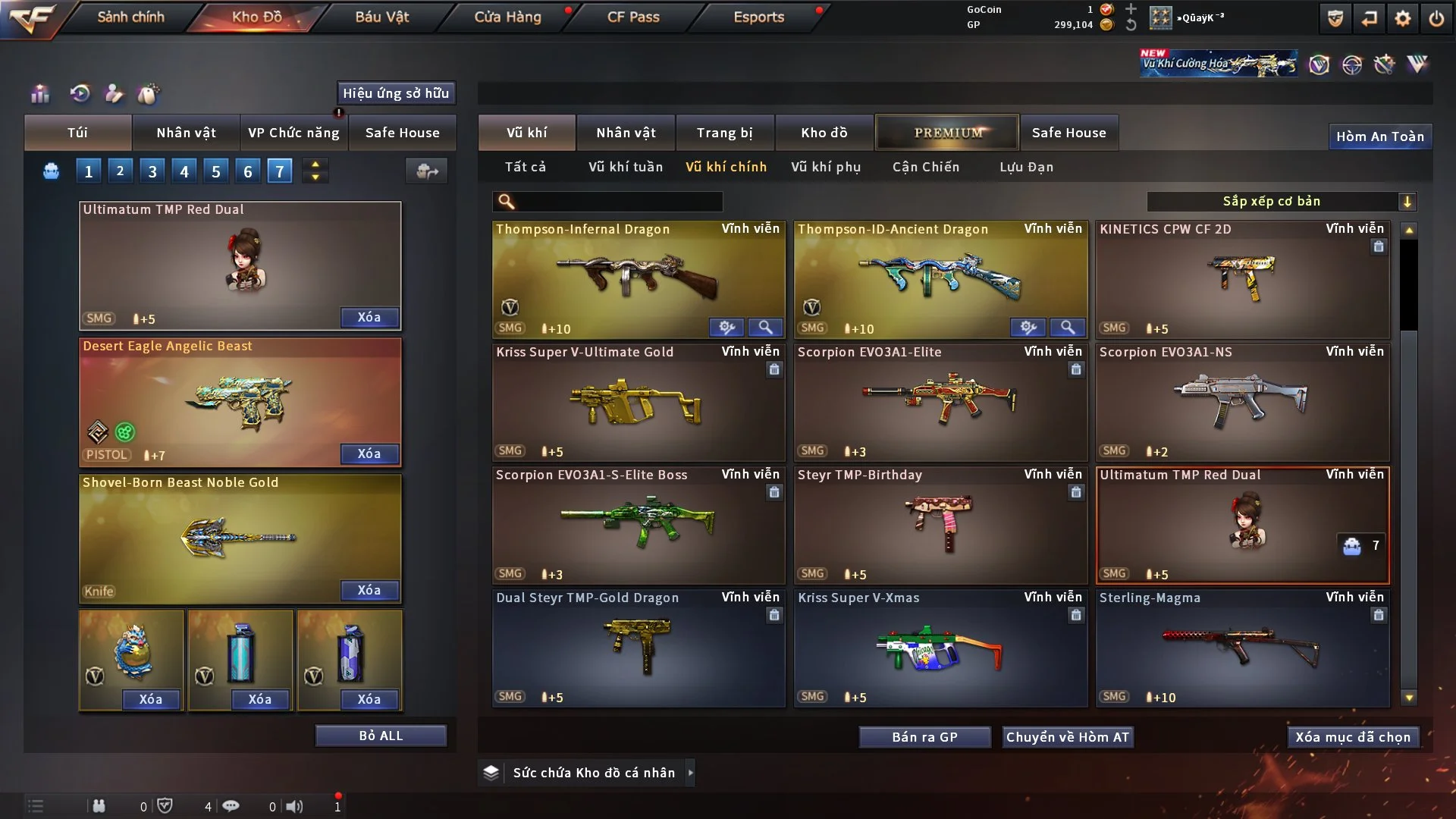Screen dimensions: 1456x819
Task: Open settings via the gear icon
Action: pos(1402,18)
